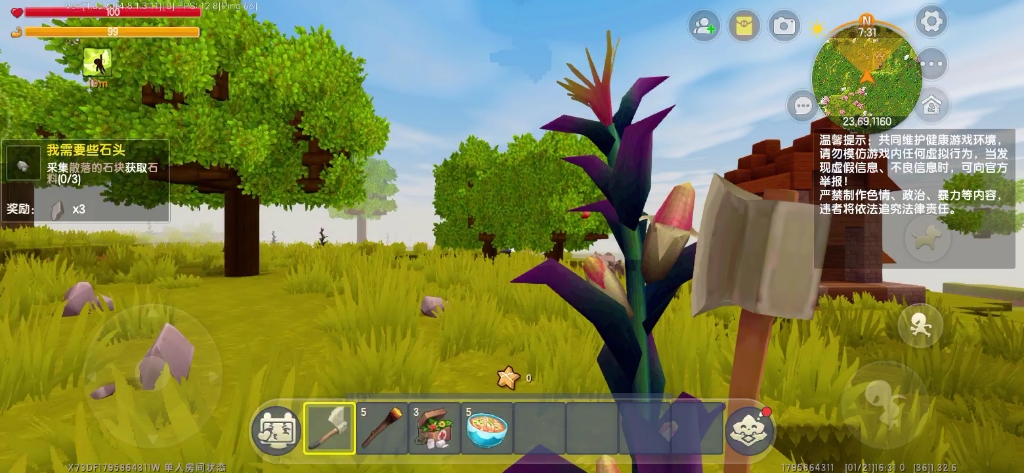
Task: Tap the green status buff icon
Action: (x=97, y=63)
